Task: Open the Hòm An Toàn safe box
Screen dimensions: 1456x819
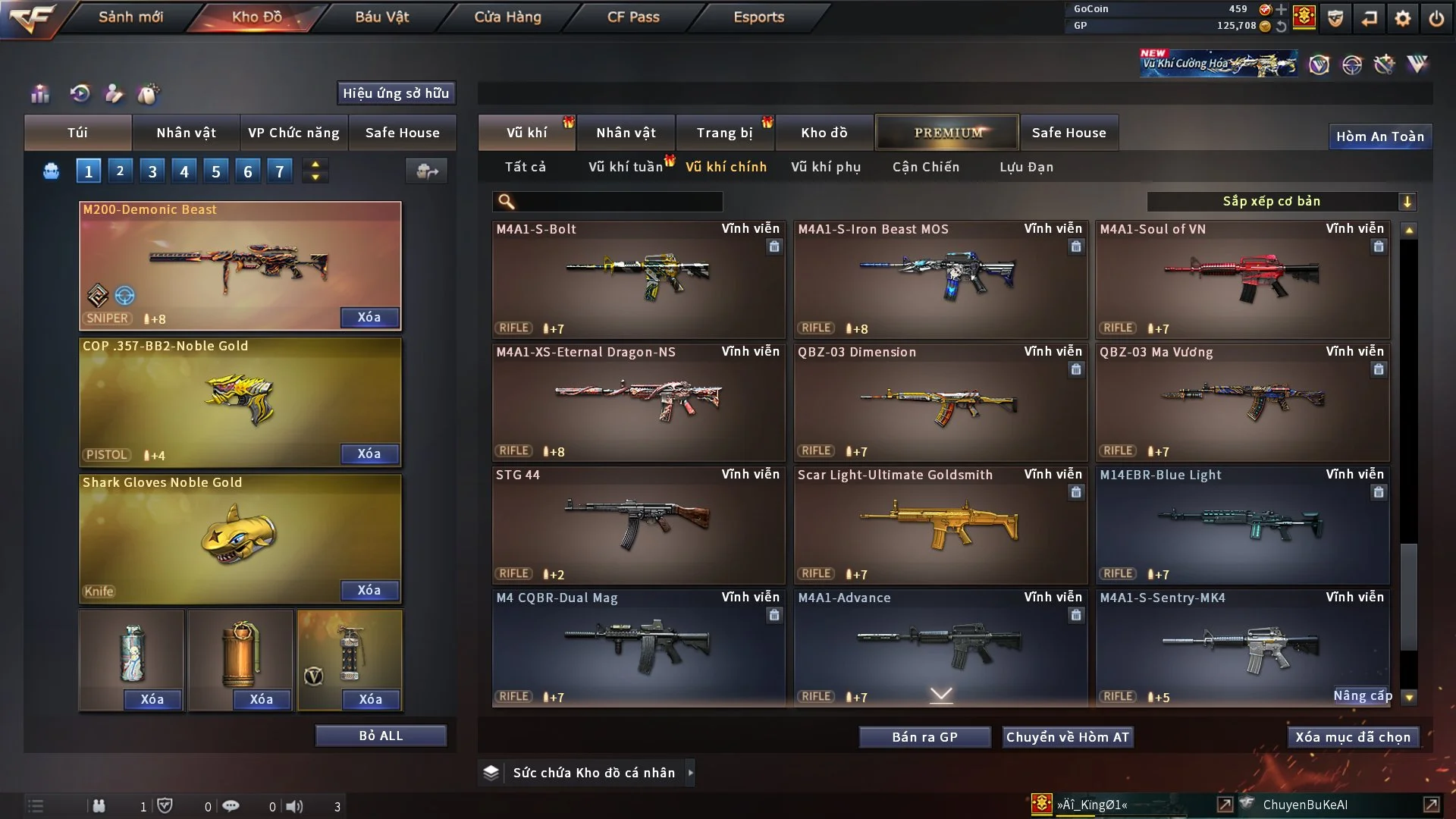Action: [x=1379, y=136]
